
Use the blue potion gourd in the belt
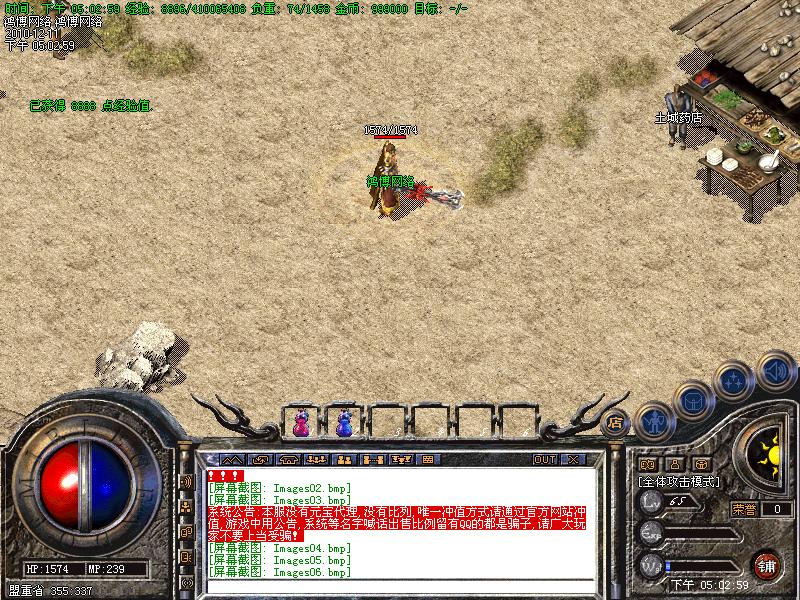tap(344, 424)
